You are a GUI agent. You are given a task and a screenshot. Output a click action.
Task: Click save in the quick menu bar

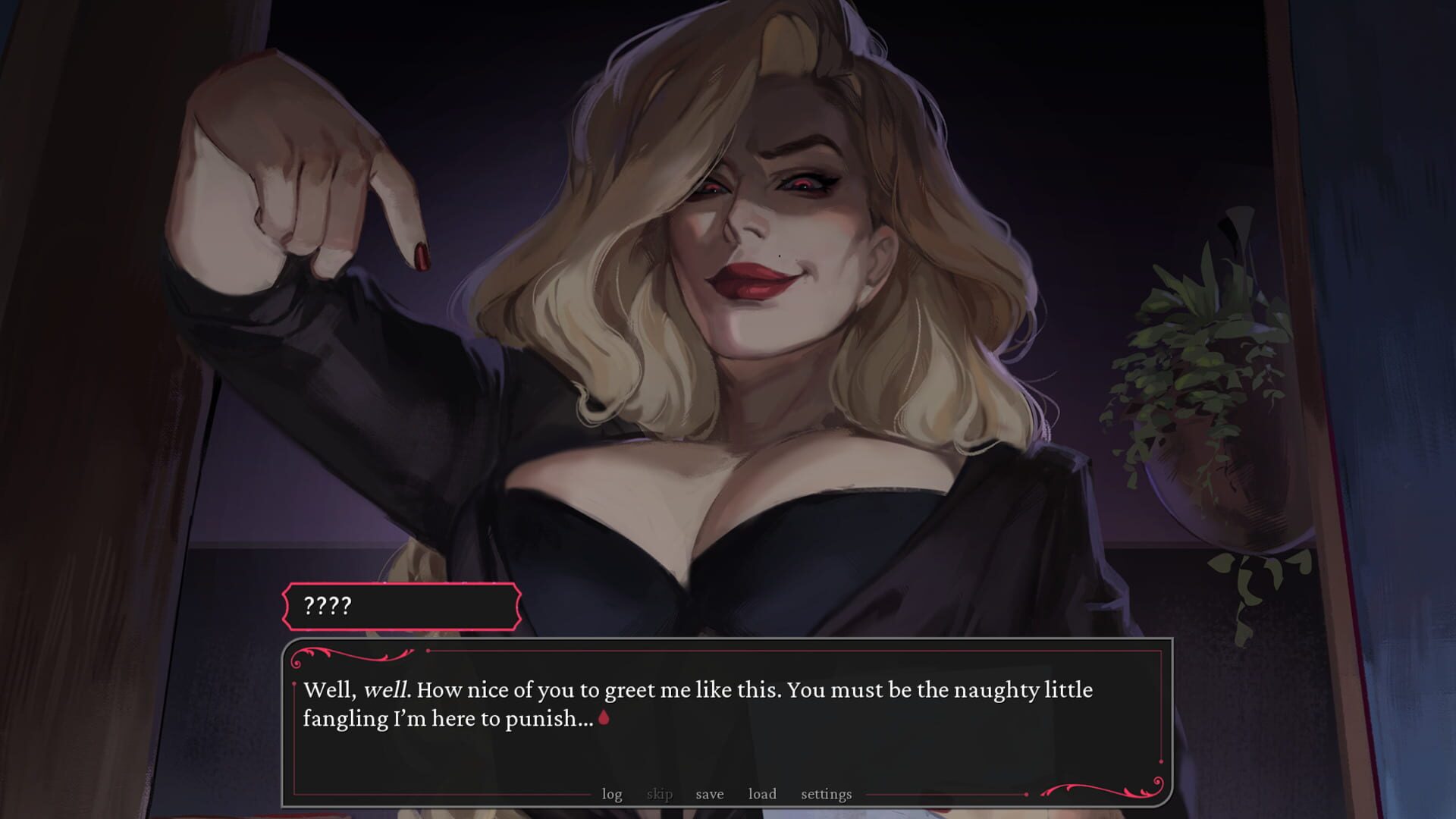pos(709,794)
